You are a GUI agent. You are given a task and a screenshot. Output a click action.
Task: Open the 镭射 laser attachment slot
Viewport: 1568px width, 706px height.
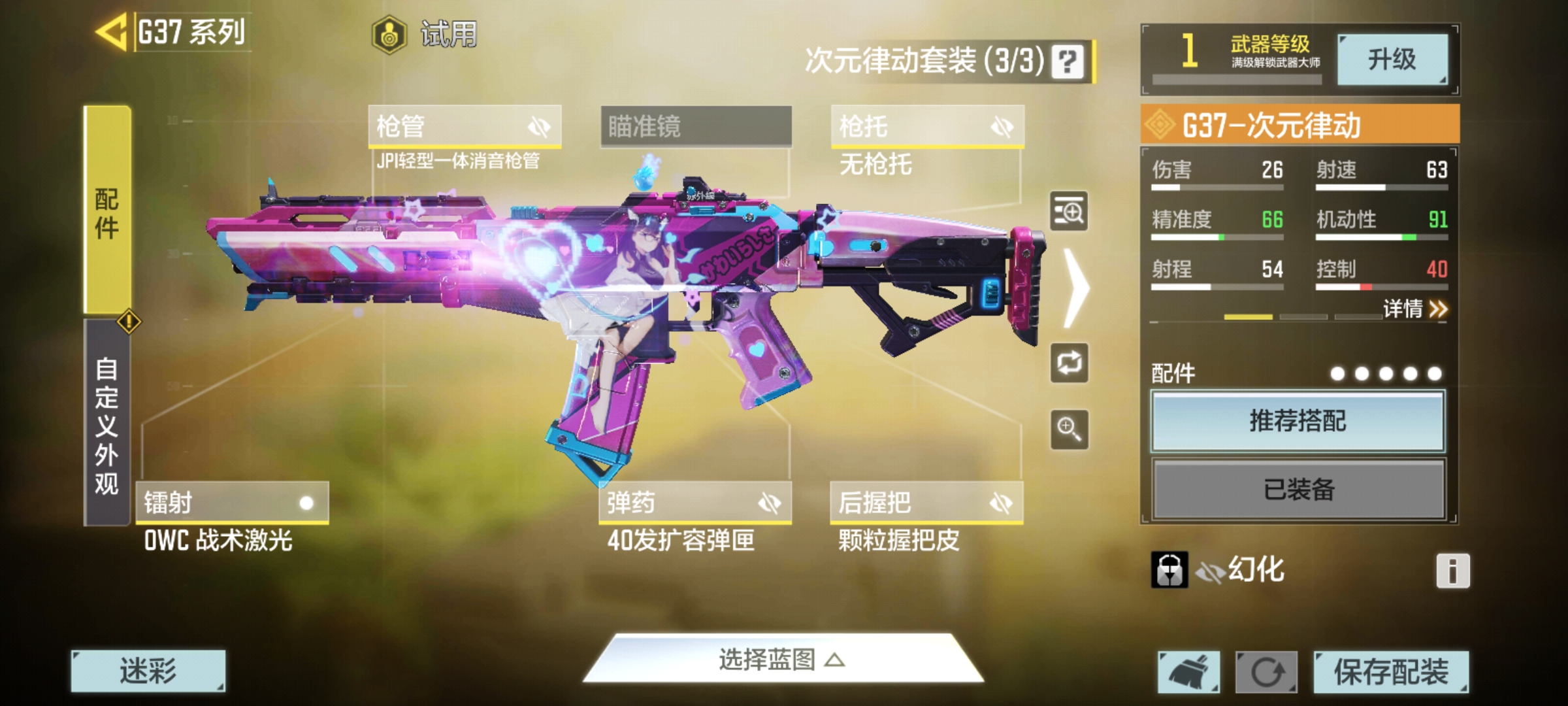coord(232,503)
